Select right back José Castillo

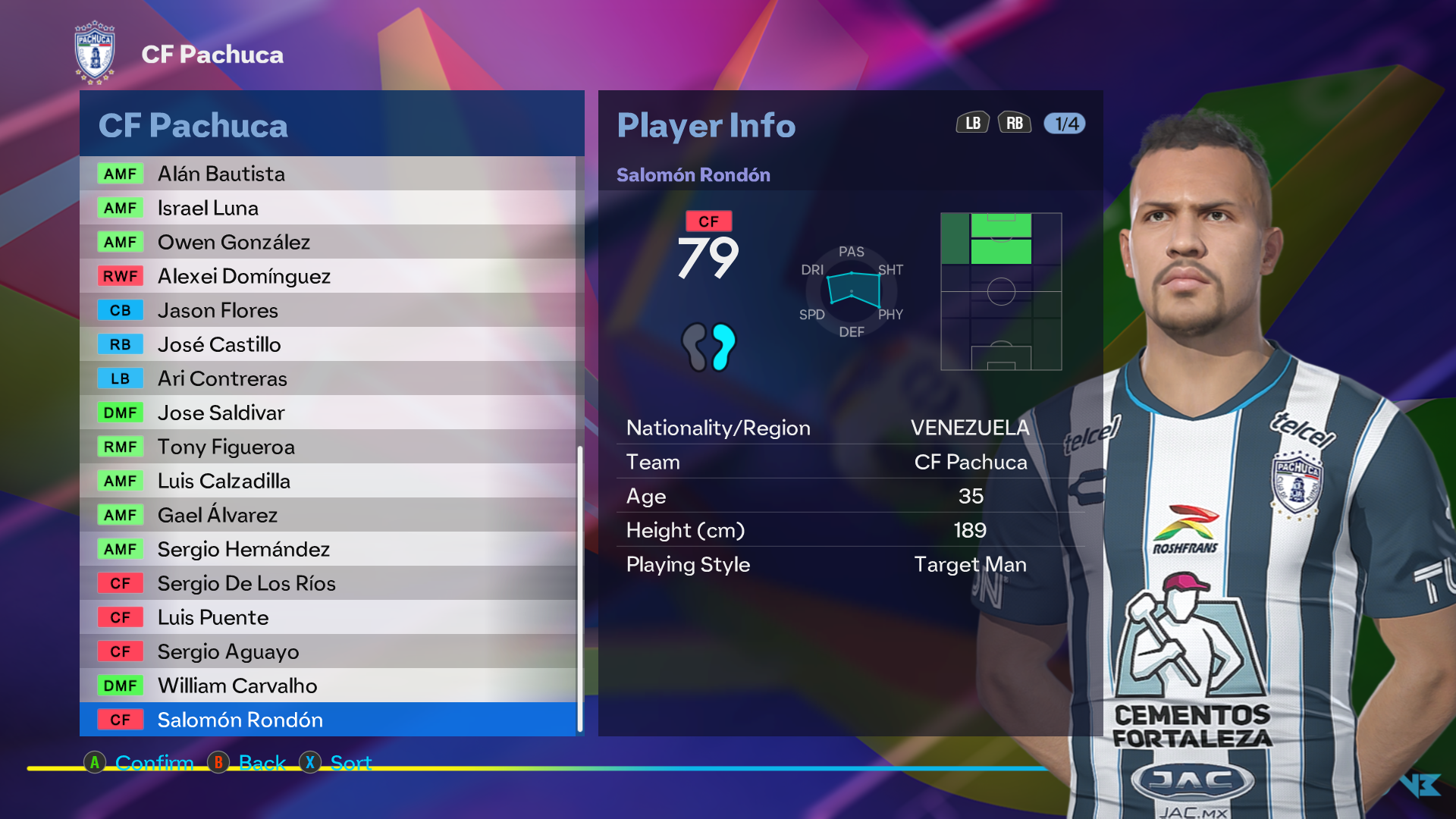(328, 344)
